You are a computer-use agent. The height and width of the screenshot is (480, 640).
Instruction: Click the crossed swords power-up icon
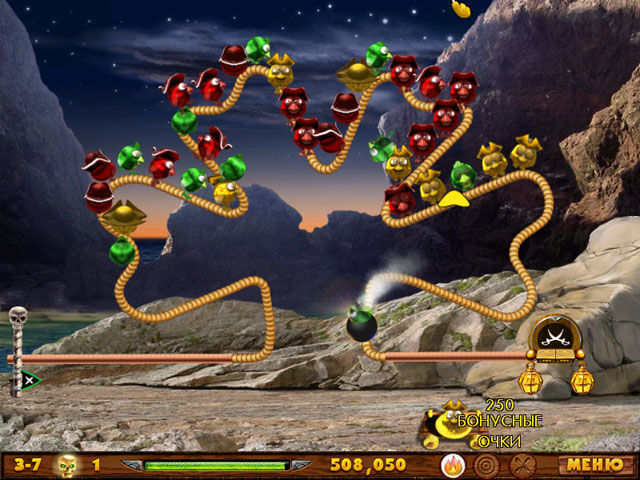coord(521,465)
